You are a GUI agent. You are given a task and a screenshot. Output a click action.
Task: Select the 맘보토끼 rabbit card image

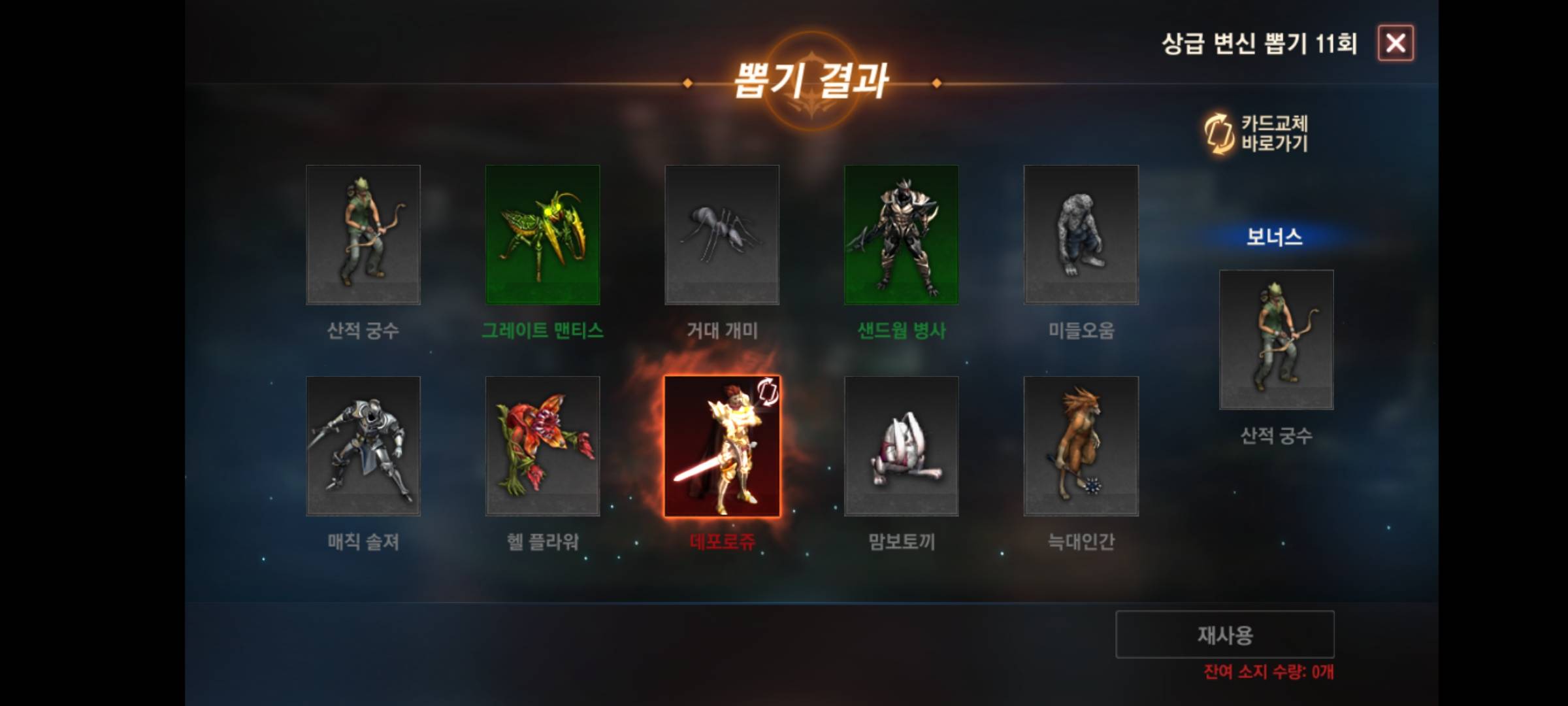902,446
